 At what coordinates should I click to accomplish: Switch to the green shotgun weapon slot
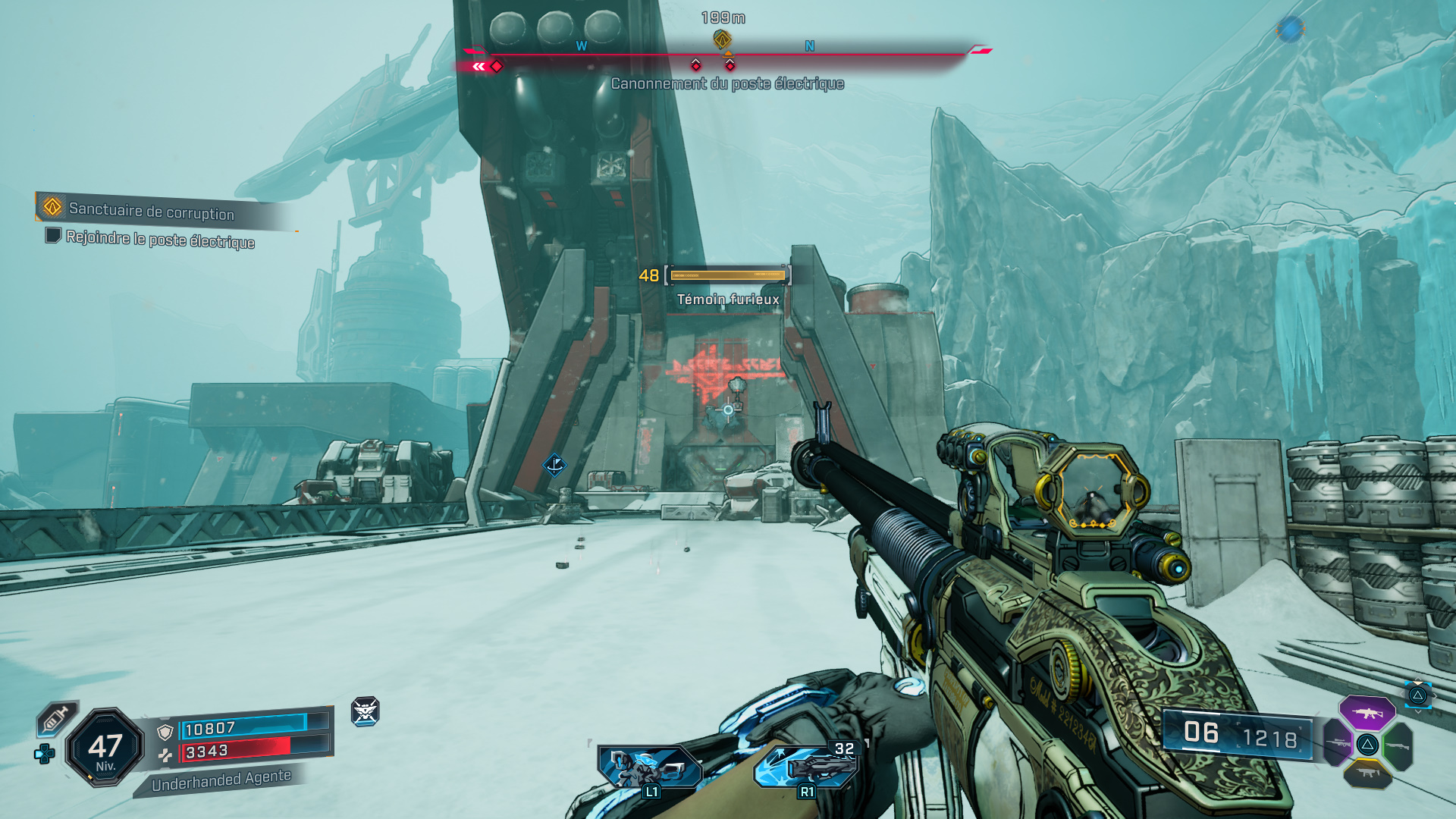1398,746
